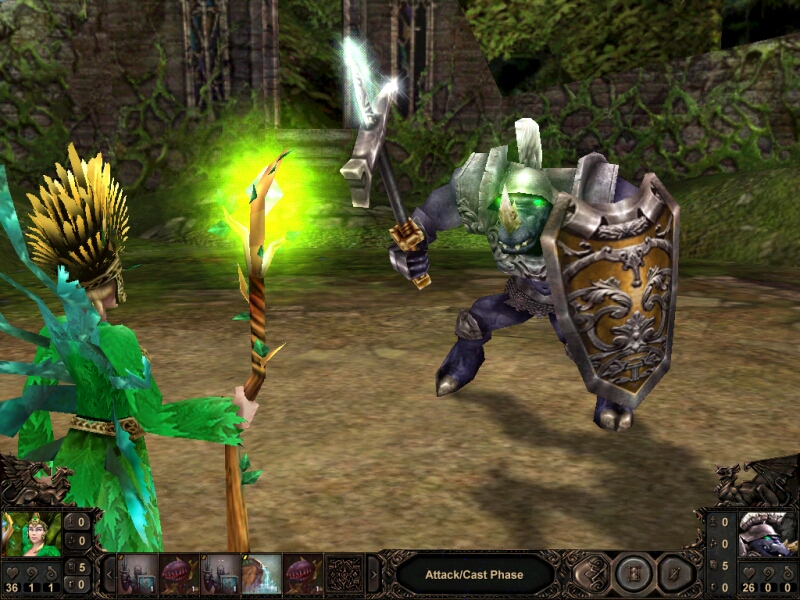Click the dagger icon button
This screenshot has width=800, height=600.
click(677, 574)
